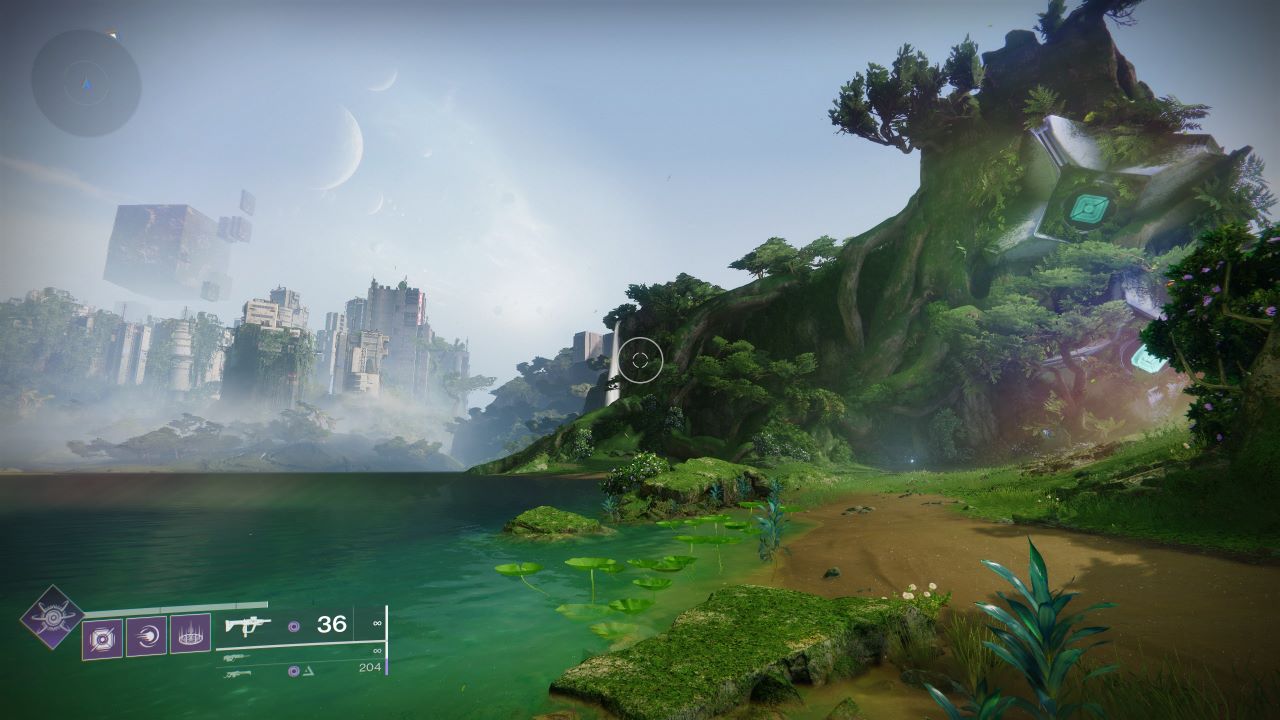This screenshot has height=720, width=1280.
Task: Activate the Void super diamond icon
Action: point(51,616)
